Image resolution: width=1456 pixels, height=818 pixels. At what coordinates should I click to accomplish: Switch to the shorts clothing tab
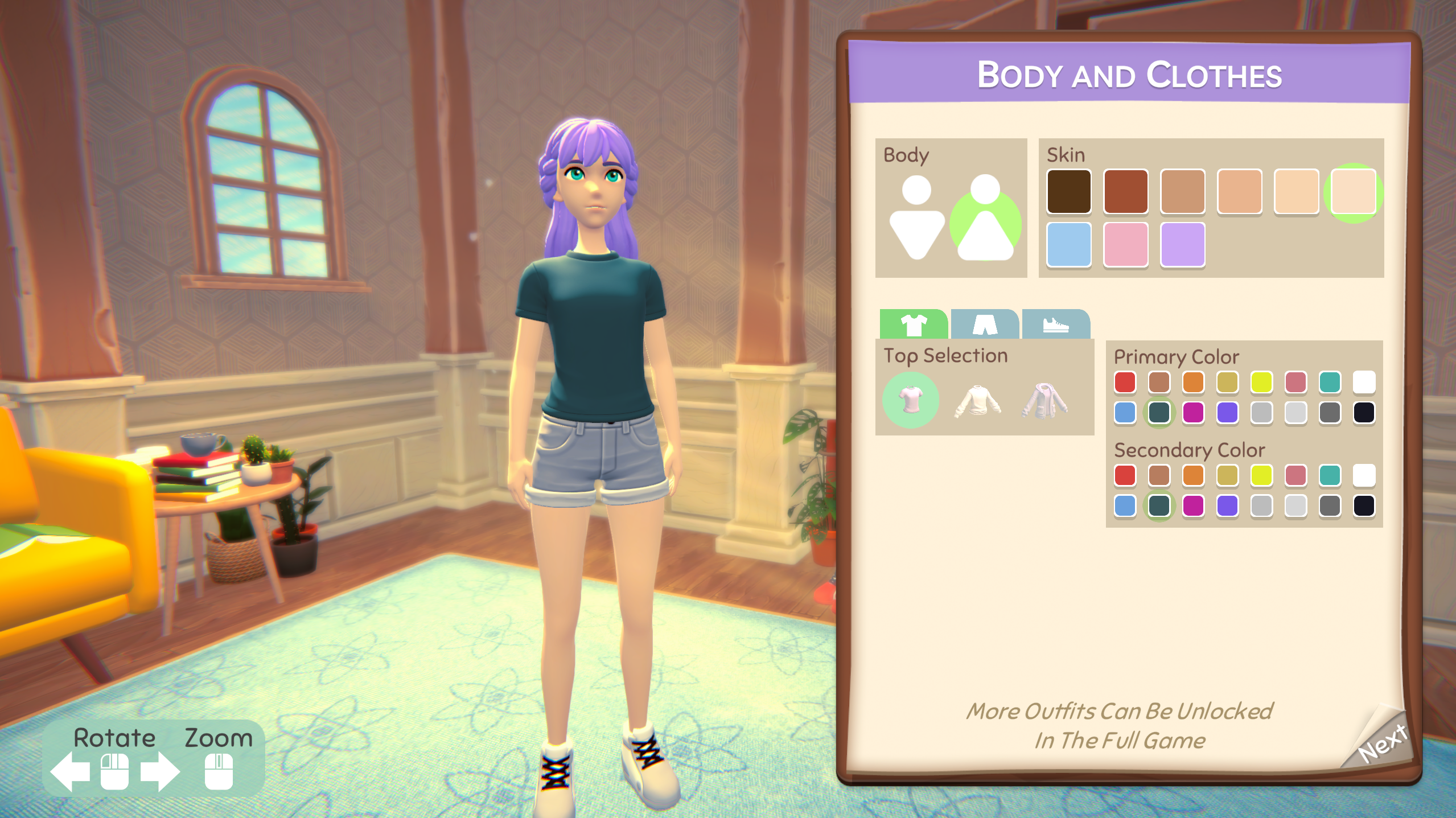click(985, 324)
